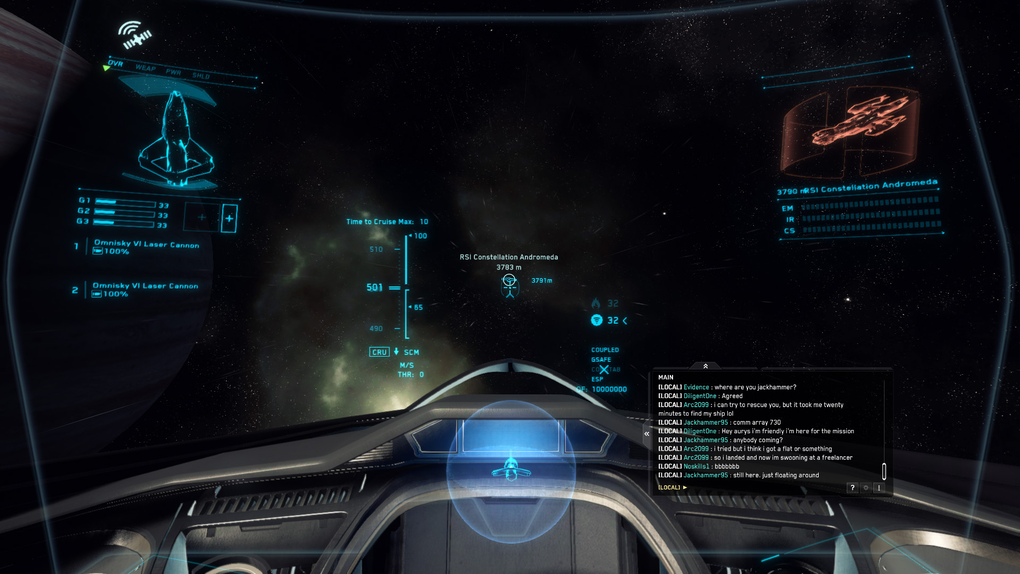Show the SHLD tab
The width and height of the screenshot is (1020, 574).
[x=201, y=75]
